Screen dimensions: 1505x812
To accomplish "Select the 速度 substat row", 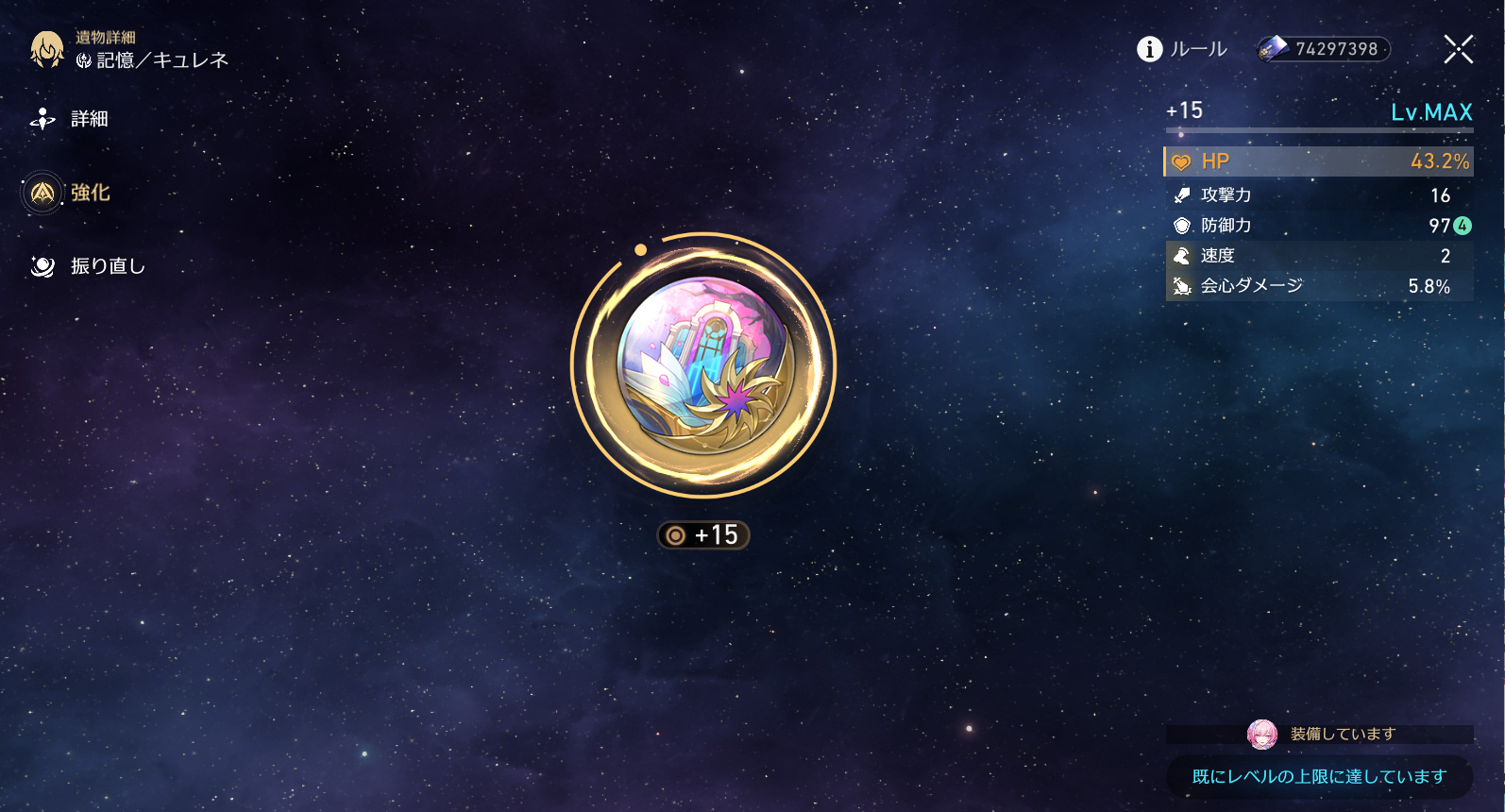I will [1319, 256].
